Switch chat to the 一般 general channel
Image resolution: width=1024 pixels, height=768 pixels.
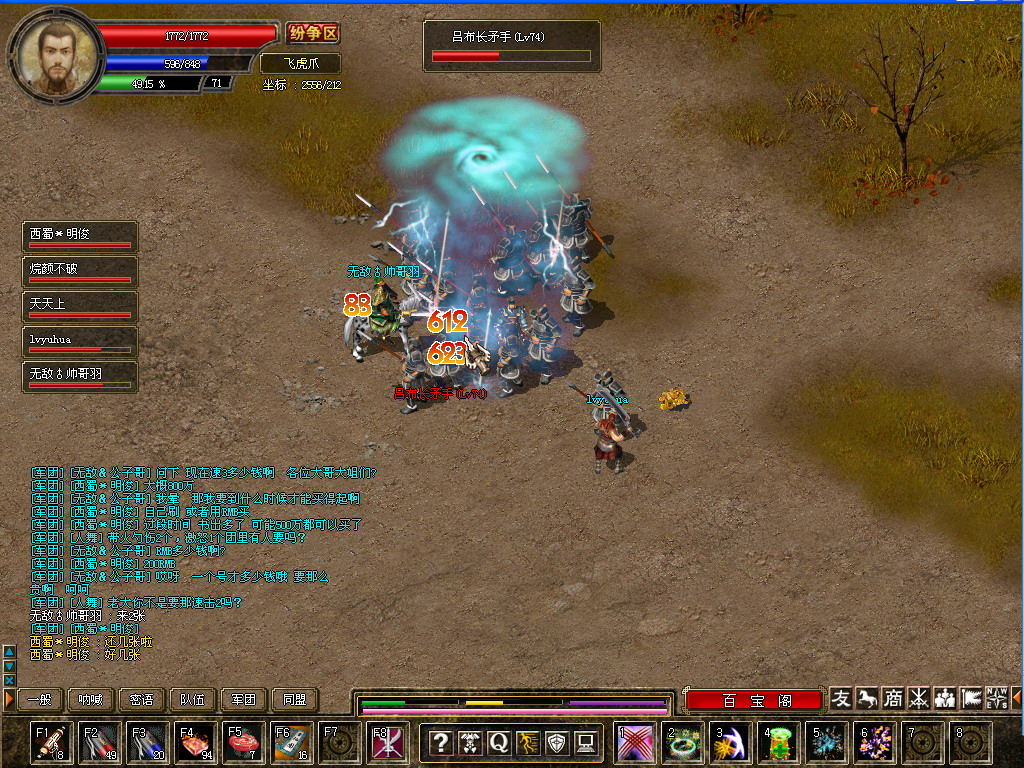pyautogui.click(x=40, y=700)
